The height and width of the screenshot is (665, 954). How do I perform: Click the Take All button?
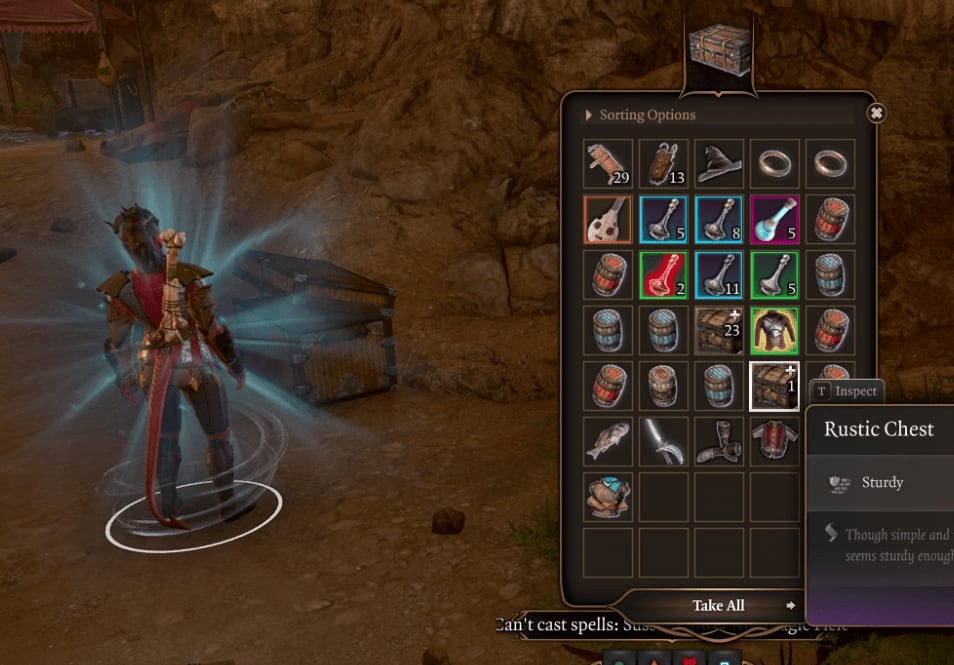[719, 606]
